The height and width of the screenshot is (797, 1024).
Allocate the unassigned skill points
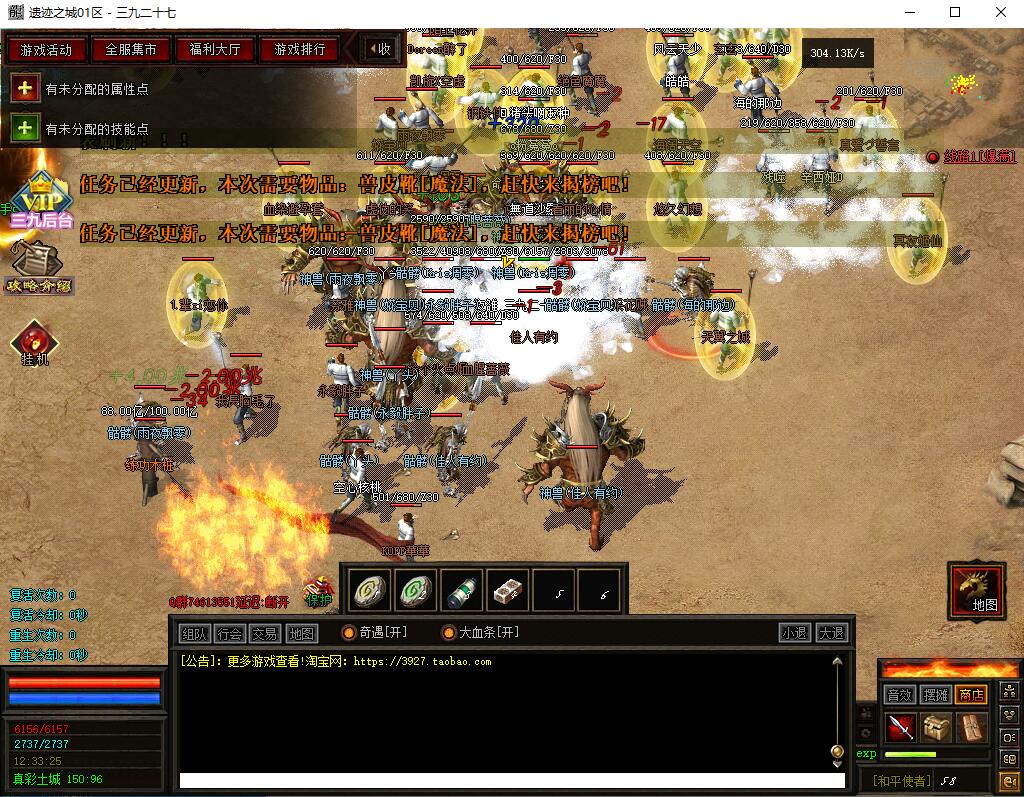tap(25, 129)
